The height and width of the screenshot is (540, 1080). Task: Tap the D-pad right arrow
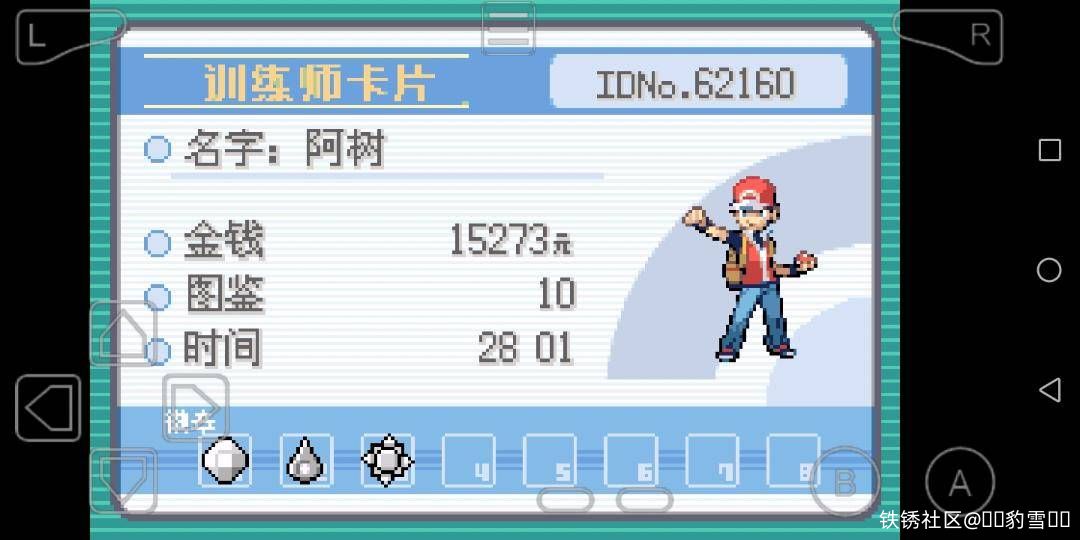(195, 408)
